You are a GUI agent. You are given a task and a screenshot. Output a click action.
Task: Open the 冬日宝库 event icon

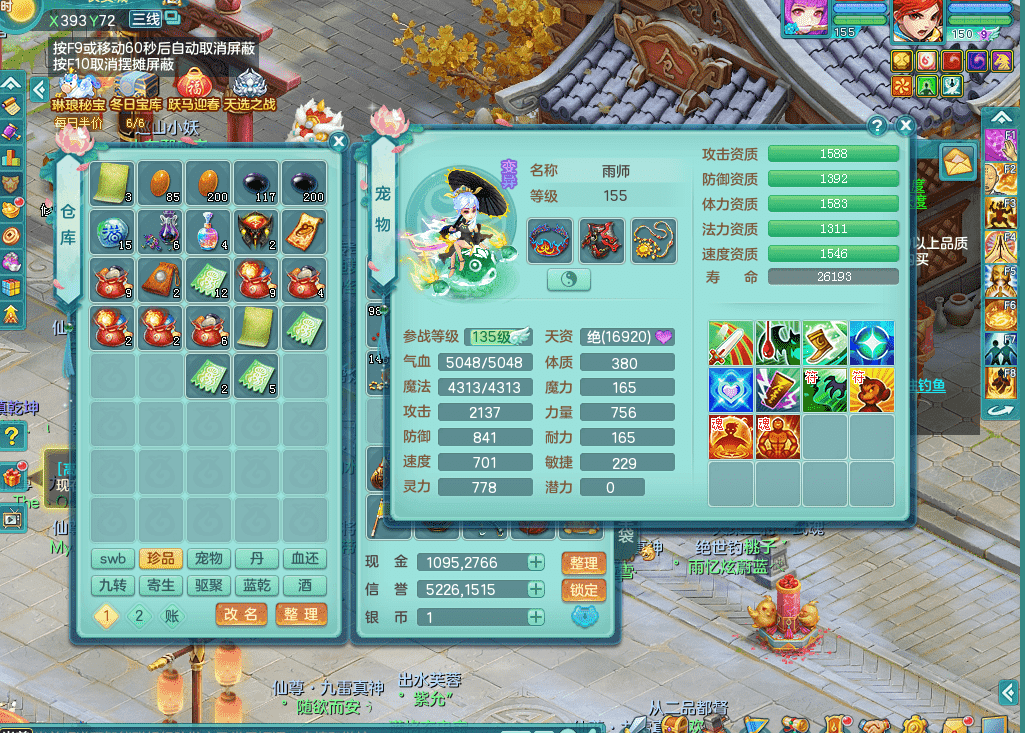coord(135,88)
